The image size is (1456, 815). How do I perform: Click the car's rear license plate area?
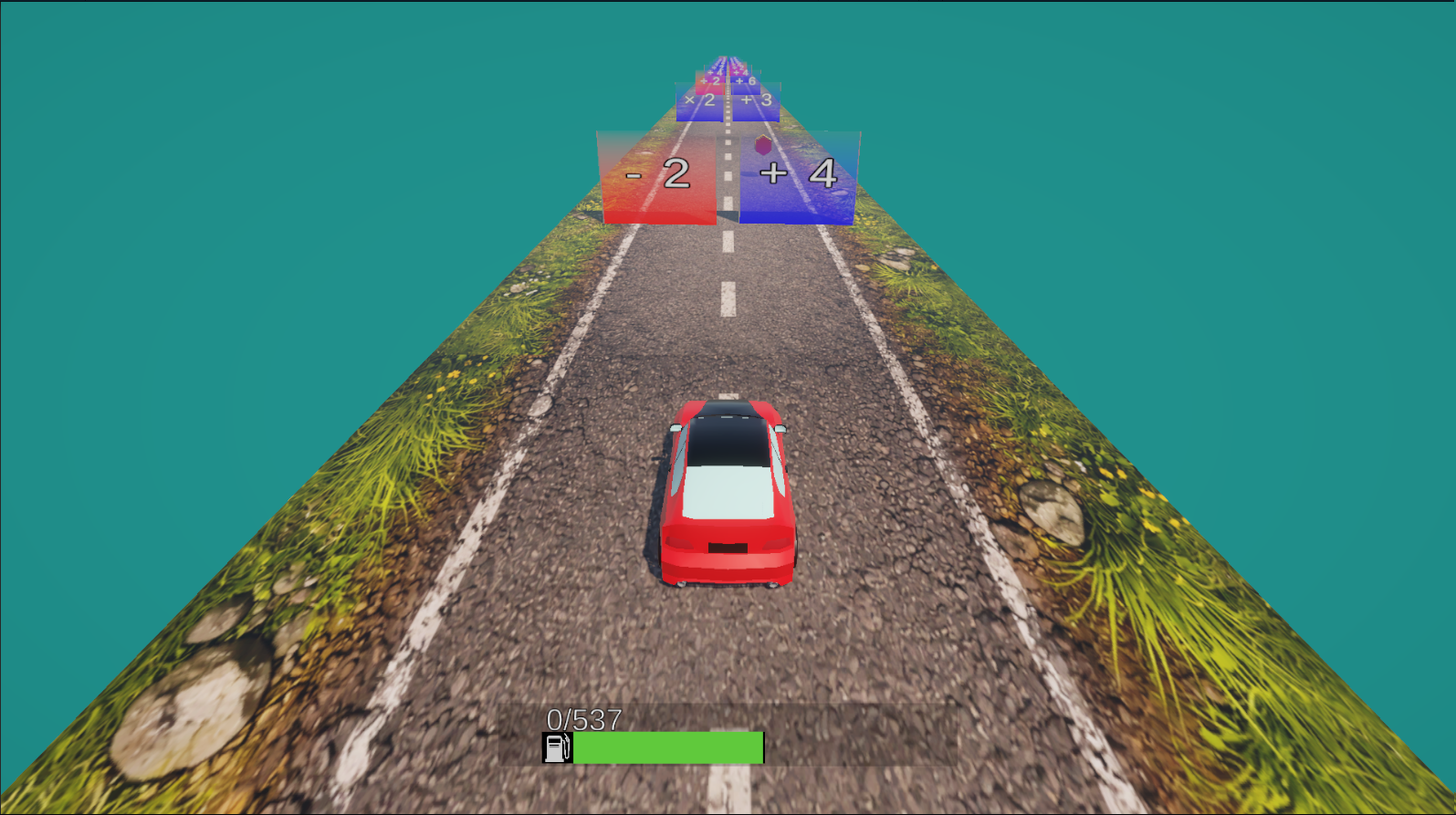[x=726, y=546]
